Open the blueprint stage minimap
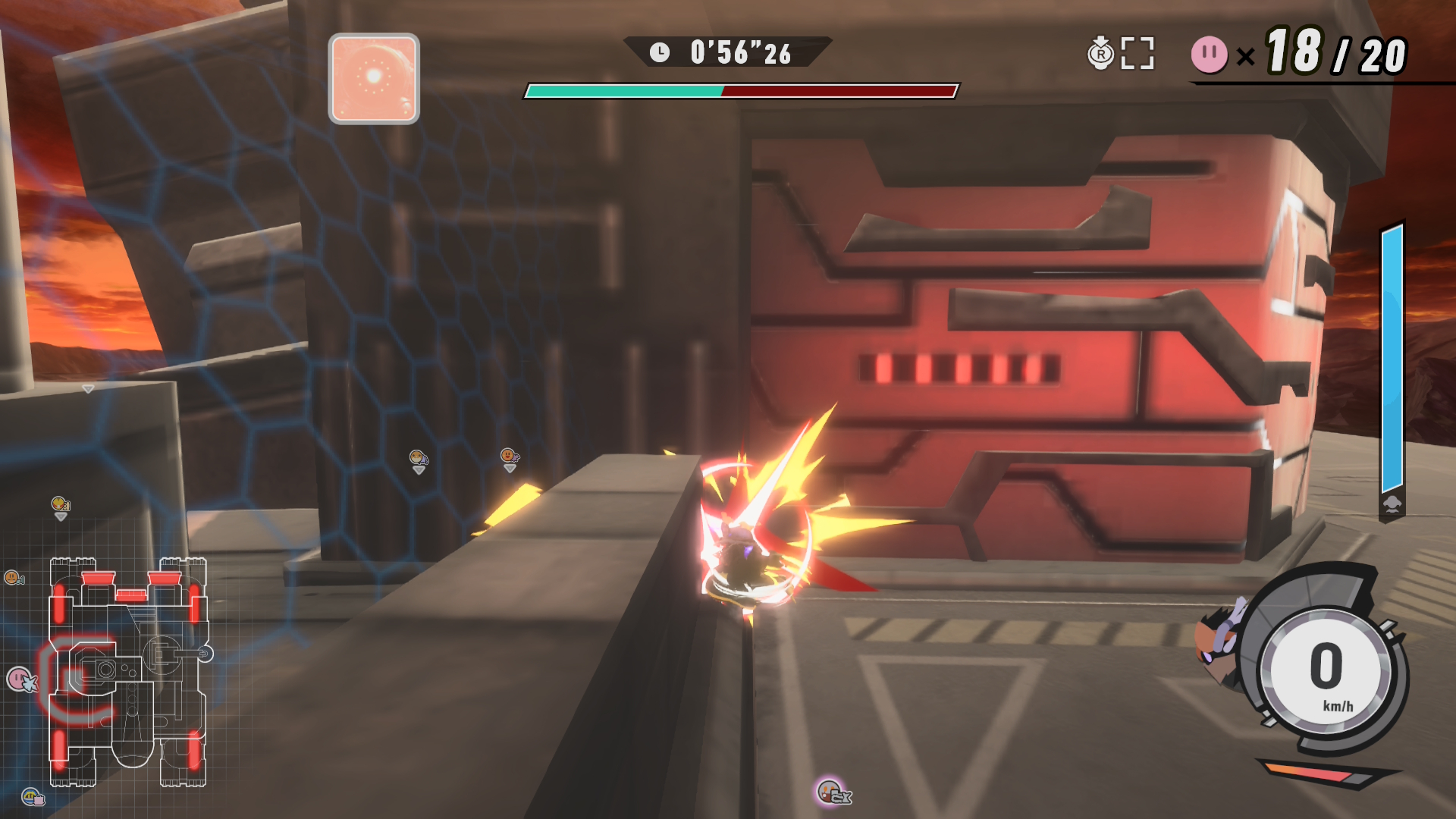The image size is (1456, 819). click(x=127, y=672)
